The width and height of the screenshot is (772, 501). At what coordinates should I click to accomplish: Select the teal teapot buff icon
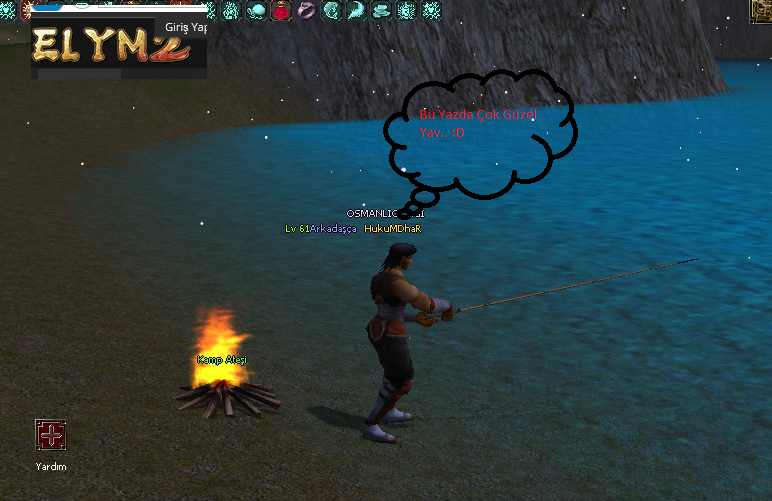[x=255, y=11]
